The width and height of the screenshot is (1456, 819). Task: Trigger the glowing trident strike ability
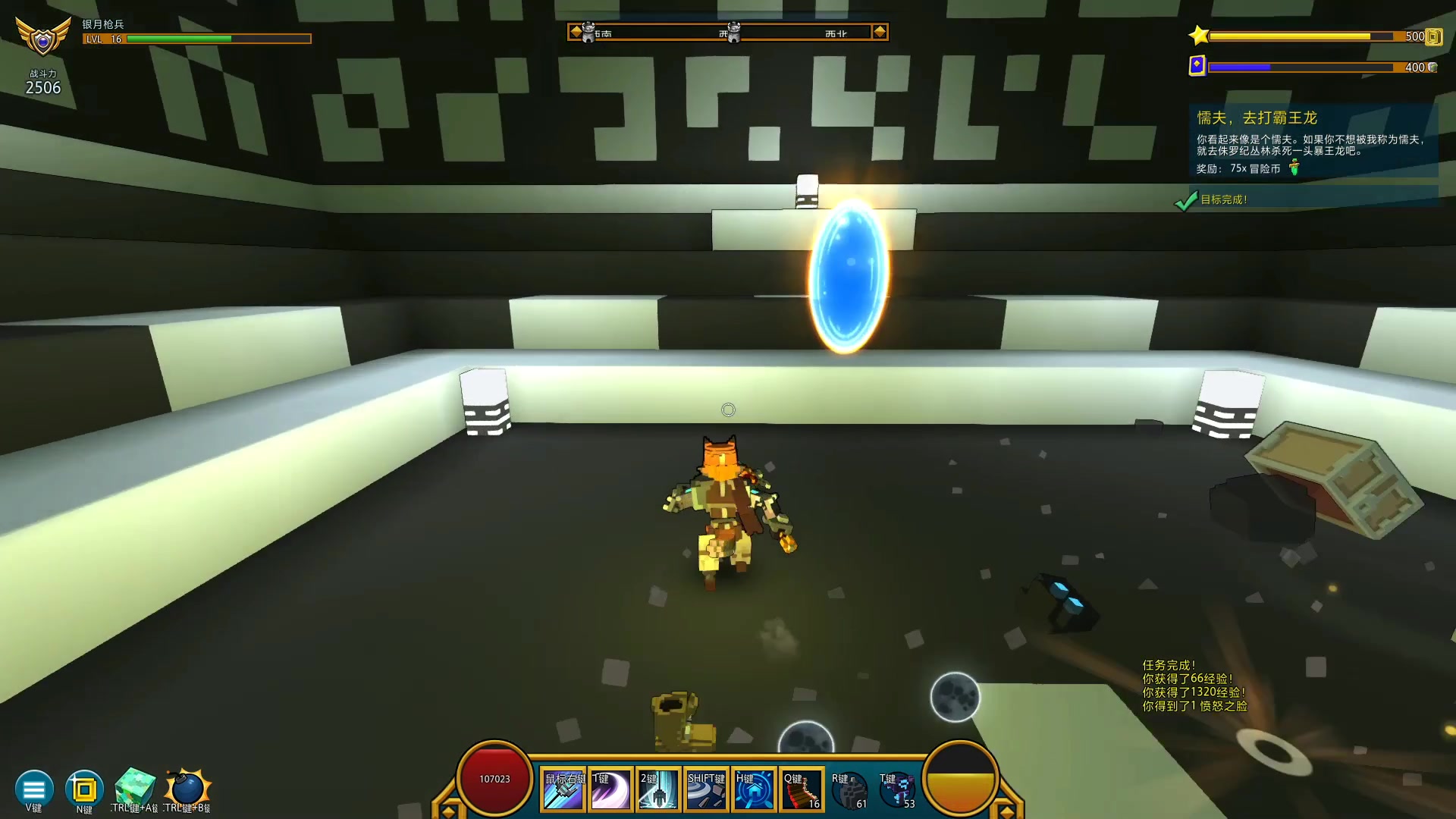pos(658,789)
